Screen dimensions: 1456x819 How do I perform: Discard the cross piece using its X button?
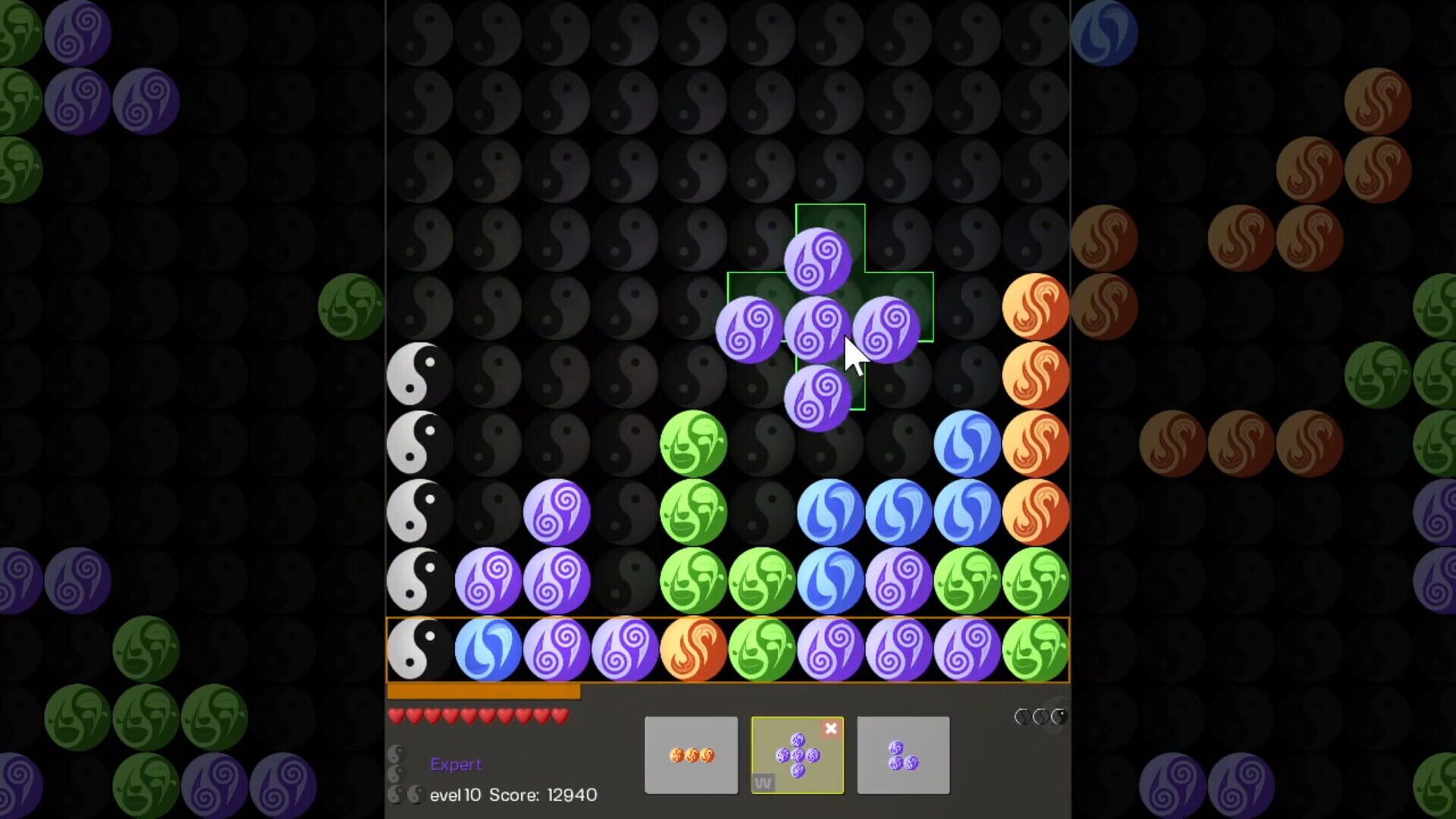click(832, 729)
